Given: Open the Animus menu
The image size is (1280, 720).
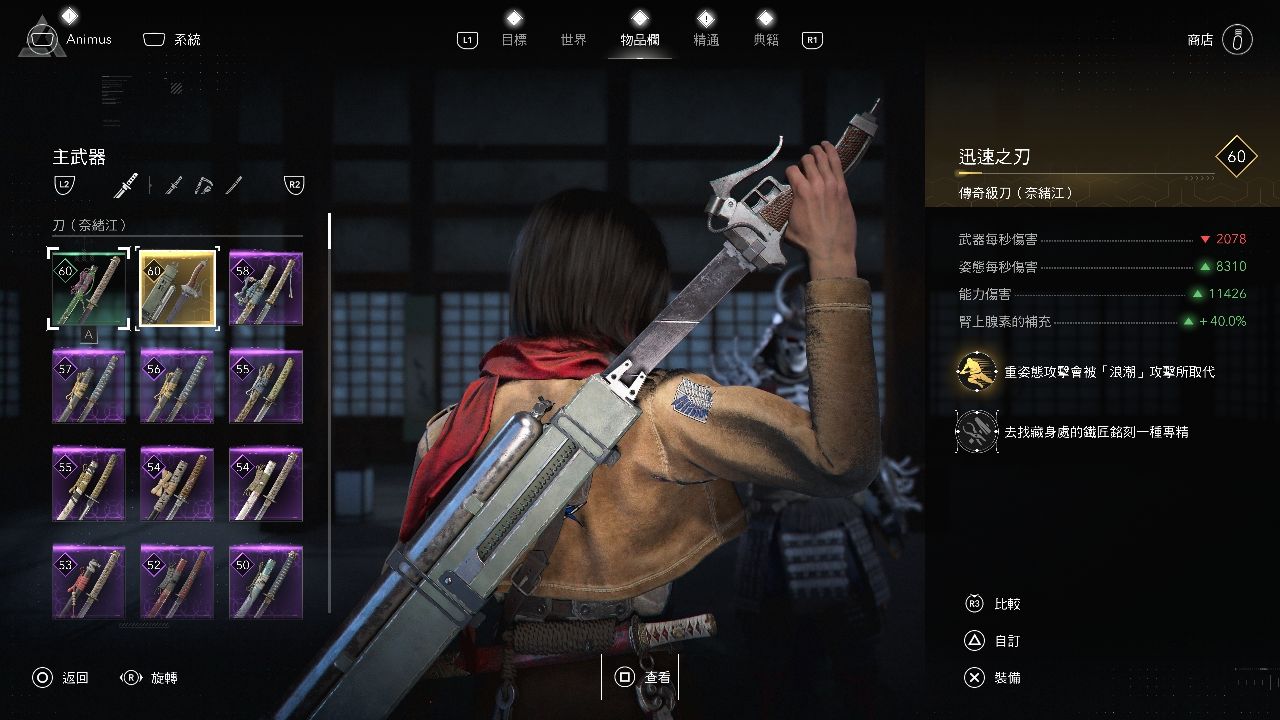Looking at the screenshot, I should [x=88, y=40].
